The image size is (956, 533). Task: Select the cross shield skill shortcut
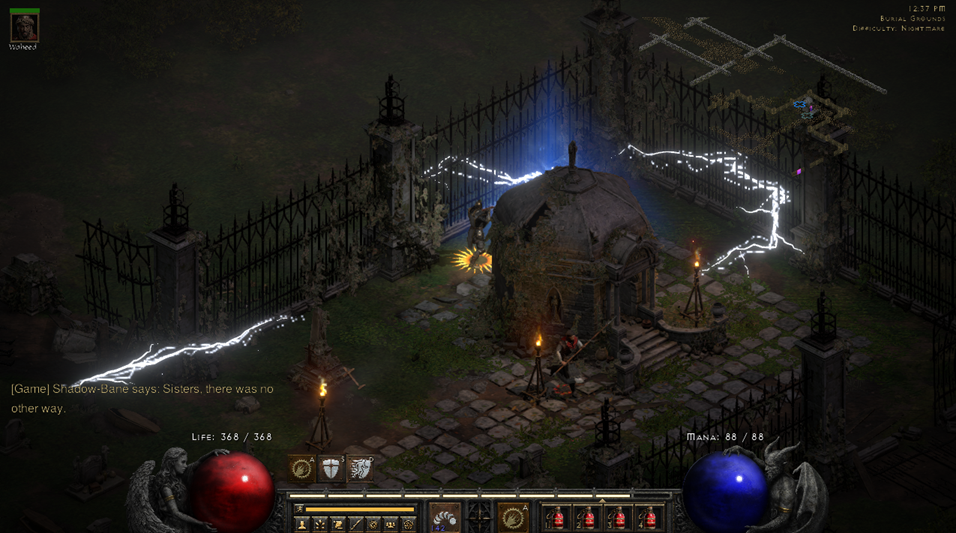coord(330,467)
